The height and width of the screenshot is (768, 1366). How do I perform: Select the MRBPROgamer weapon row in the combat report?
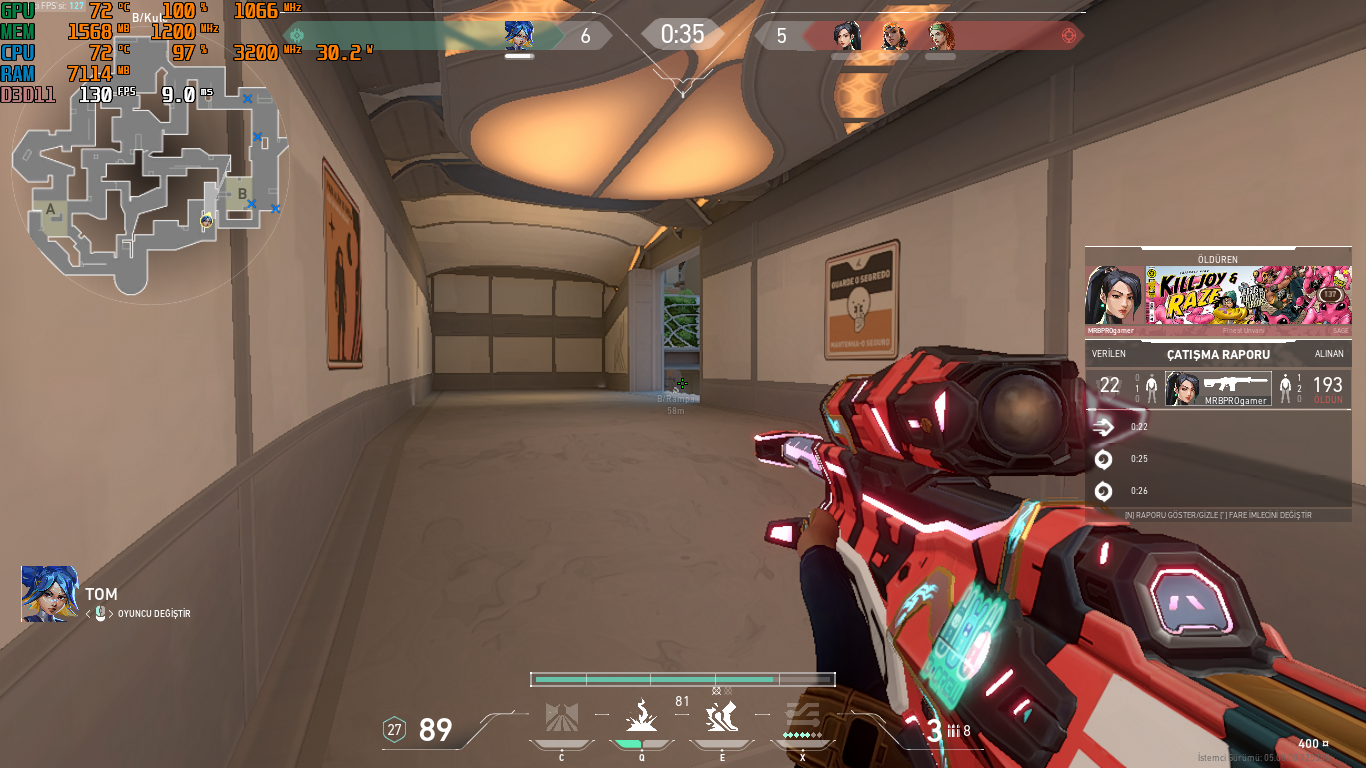pyautogui.click(x=1218, y=388)
